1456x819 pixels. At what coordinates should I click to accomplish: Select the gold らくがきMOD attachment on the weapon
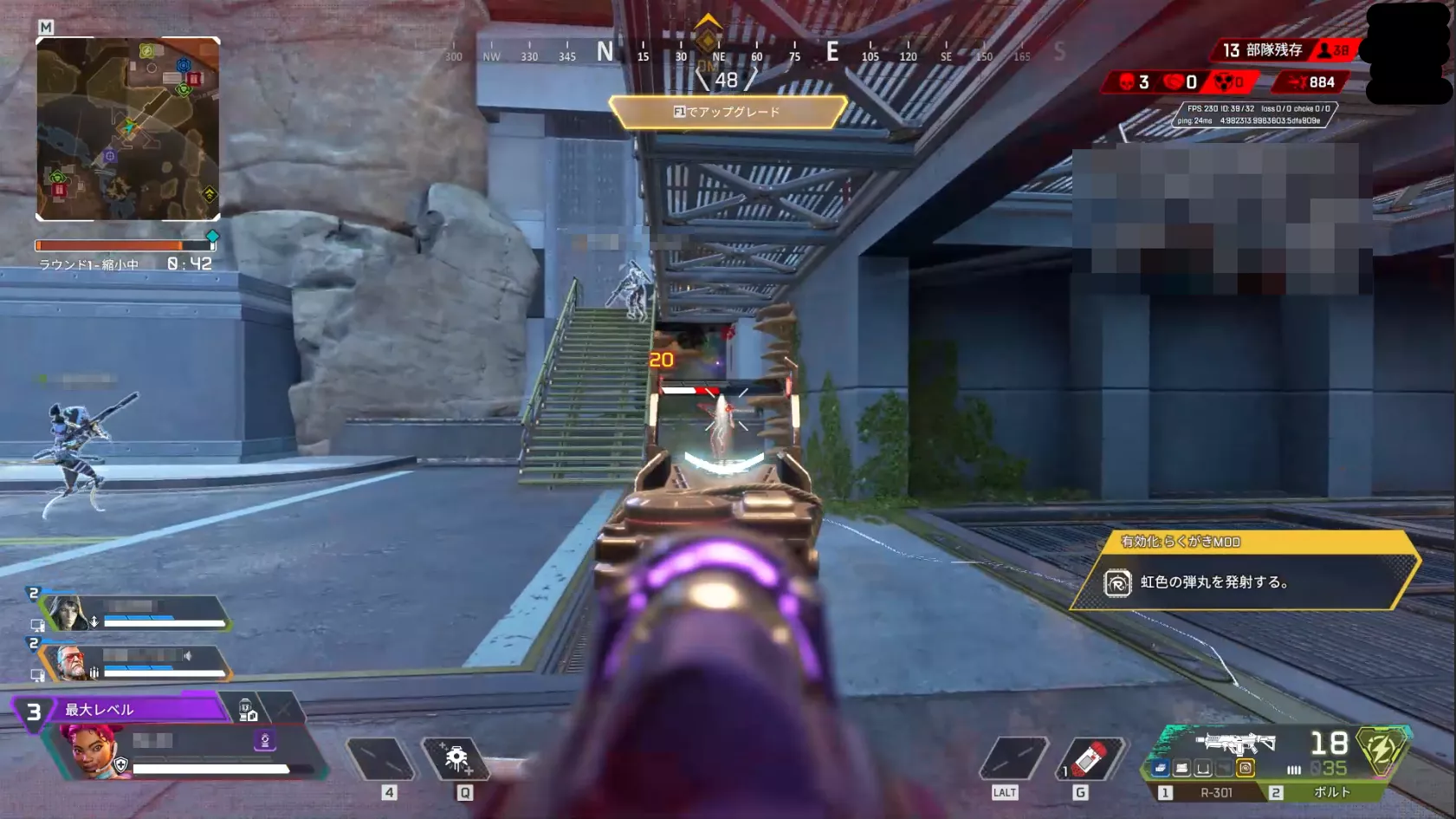tap(1246, 768)
